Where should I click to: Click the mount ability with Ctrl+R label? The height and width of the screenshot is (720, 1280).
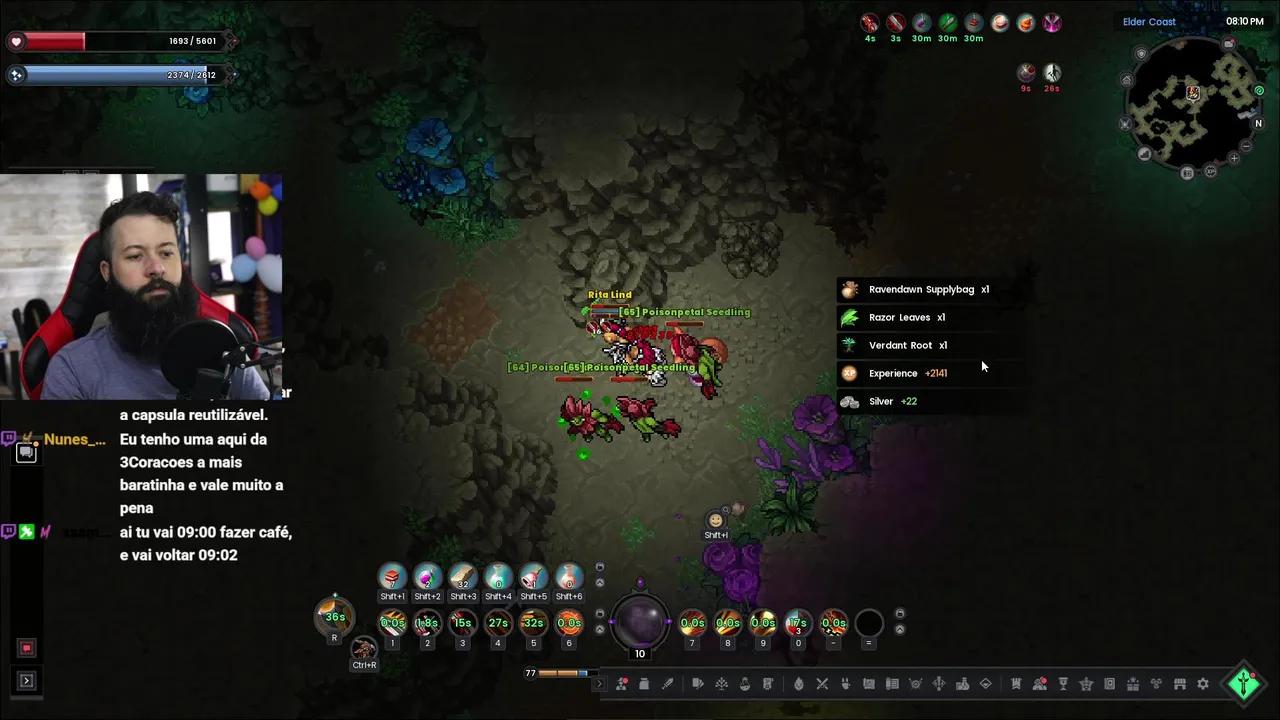tap(364, 649)
